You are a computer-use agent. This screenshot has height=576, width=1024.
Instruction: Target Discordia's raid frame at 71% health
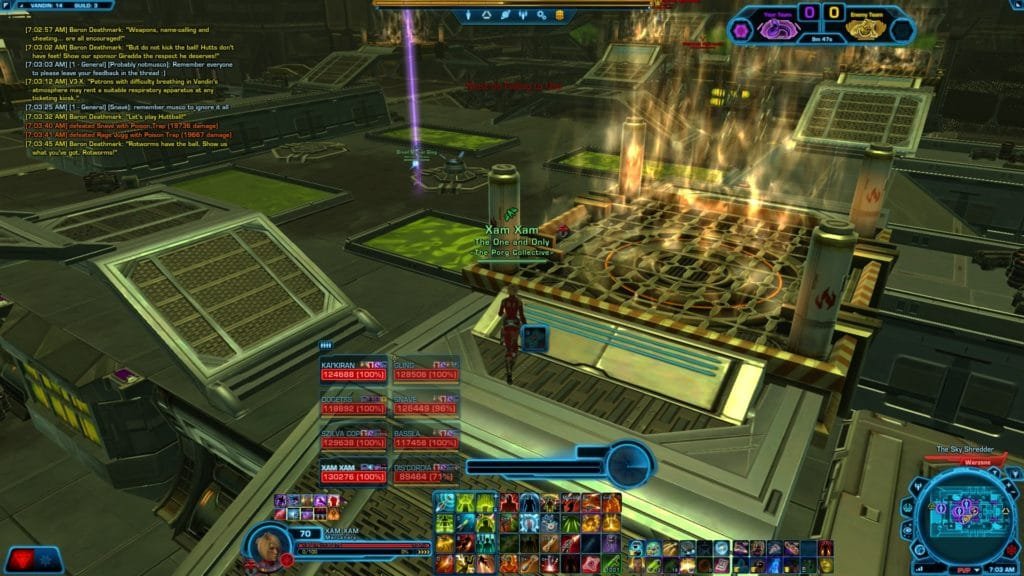coord(426,471)
